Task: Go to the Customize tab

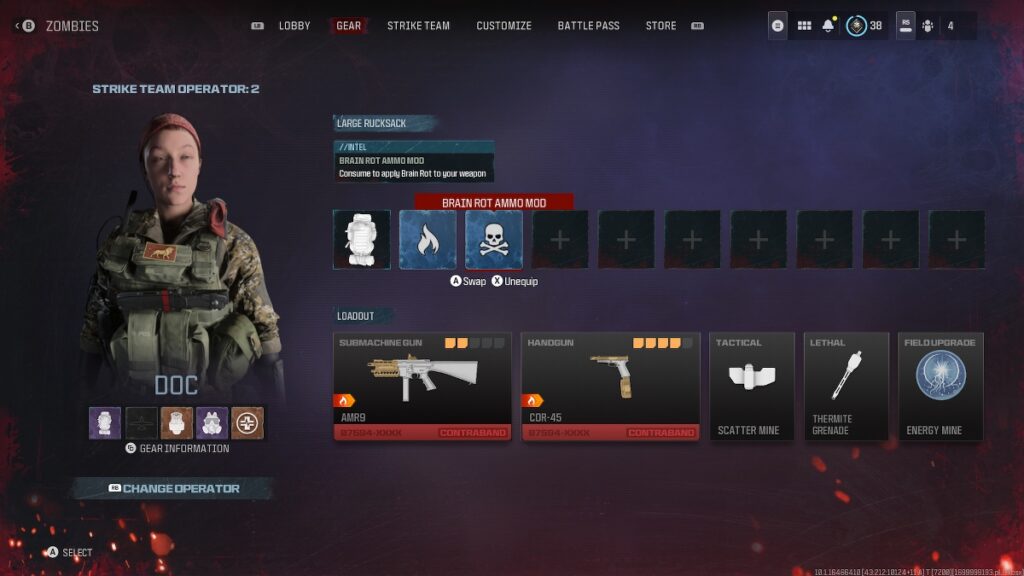Action: (x=504, y=26)
